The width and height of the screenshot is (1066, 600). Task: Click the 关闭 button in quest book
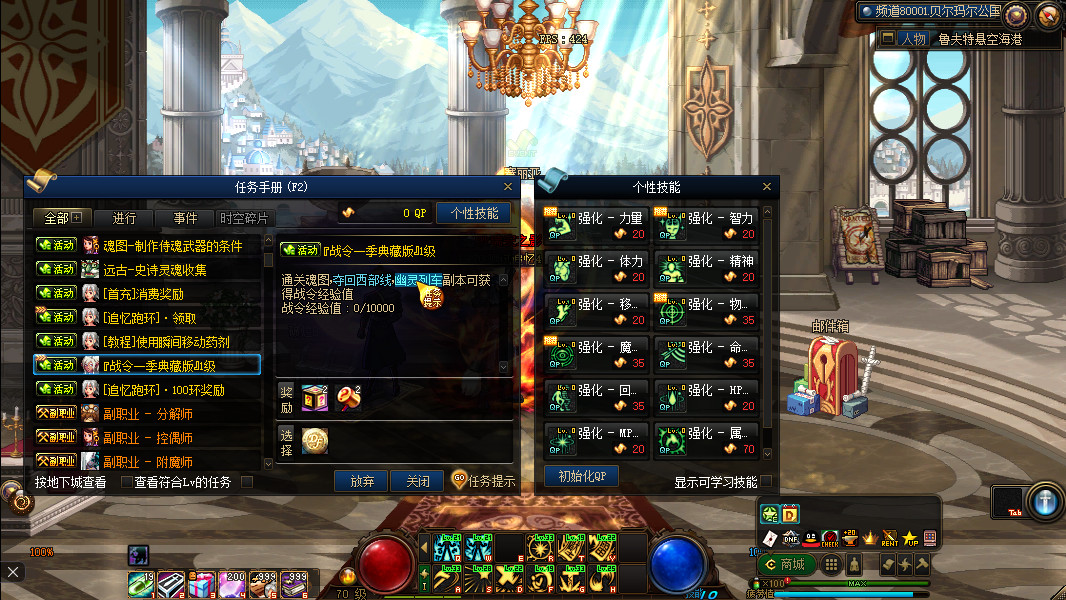417,481
